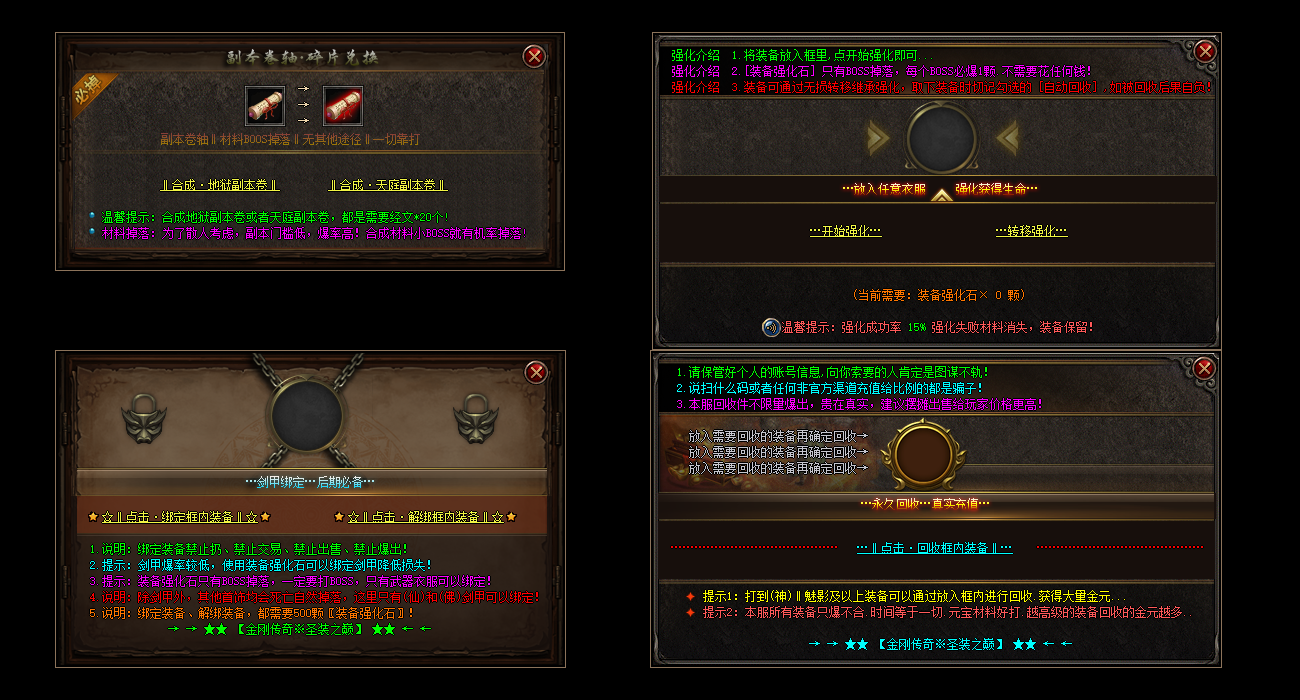This screenshot has height=700, width=1300.
Task: Click the 合成·地狱副本卷 link
Action: pyautogui.click(x=220, y=185)
